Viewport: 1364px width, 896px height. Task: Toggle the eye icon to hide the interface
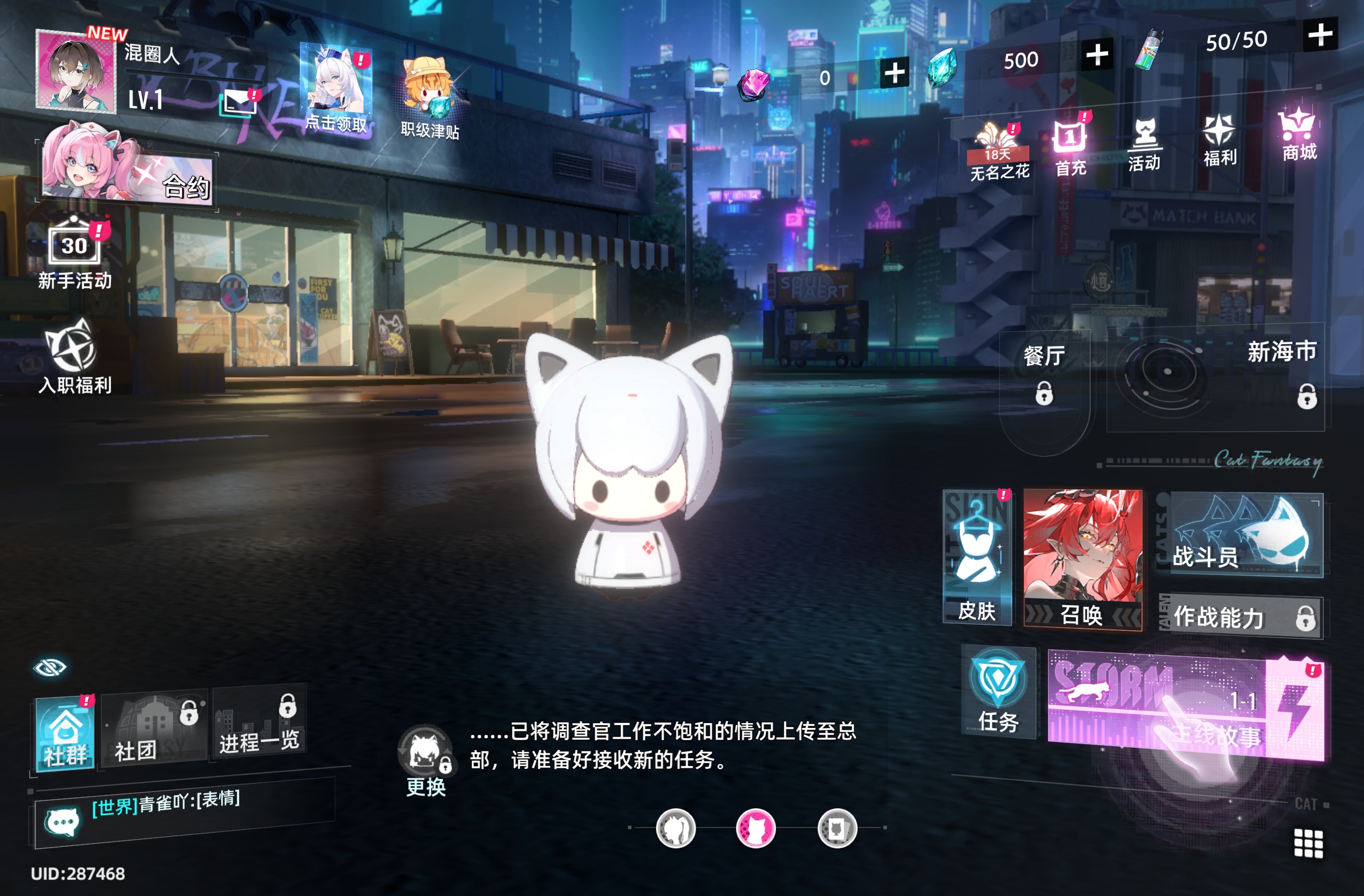point(50,668)
